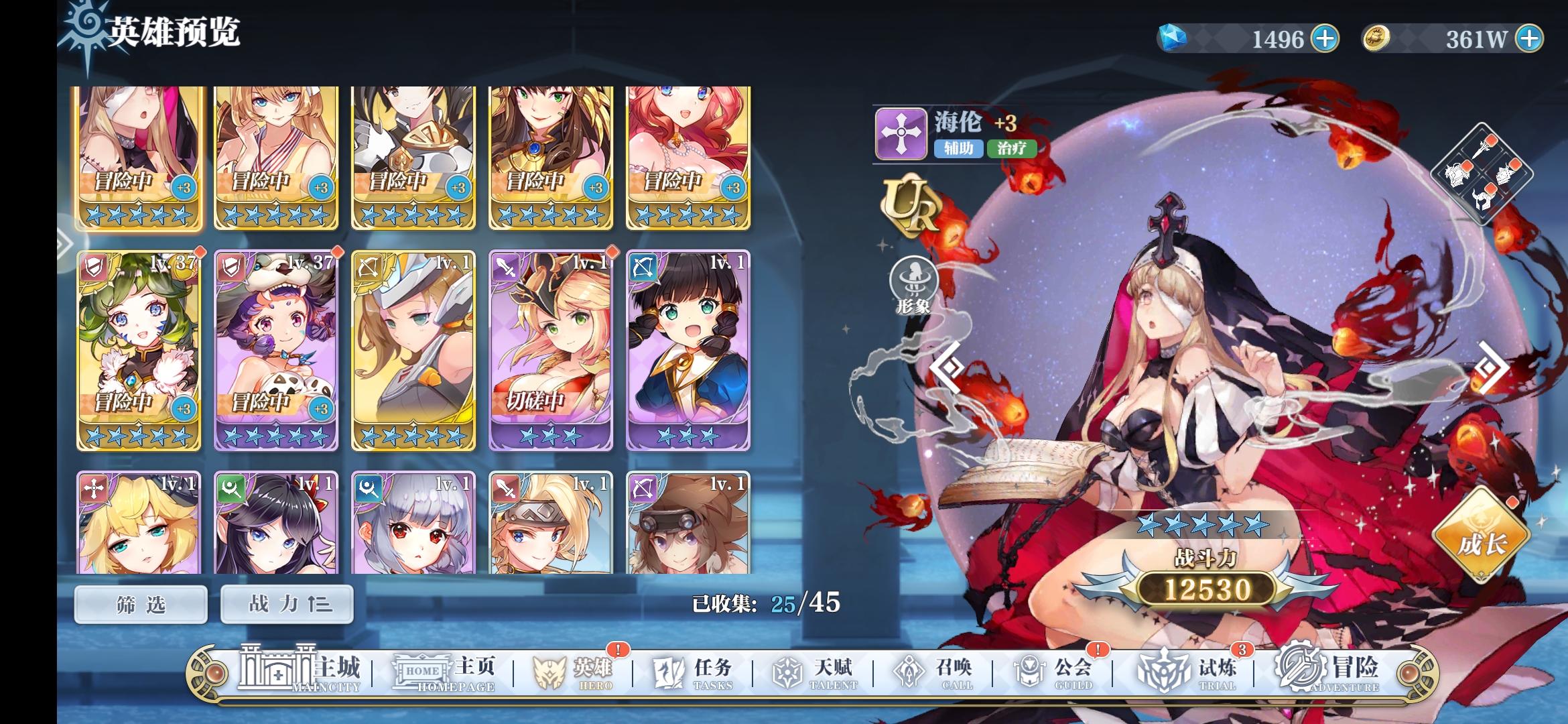The height and width of the screenshot is (724, 1568).
Task: Open Helen's weapon equipment slot
Action: click(x=1481, y=149)
